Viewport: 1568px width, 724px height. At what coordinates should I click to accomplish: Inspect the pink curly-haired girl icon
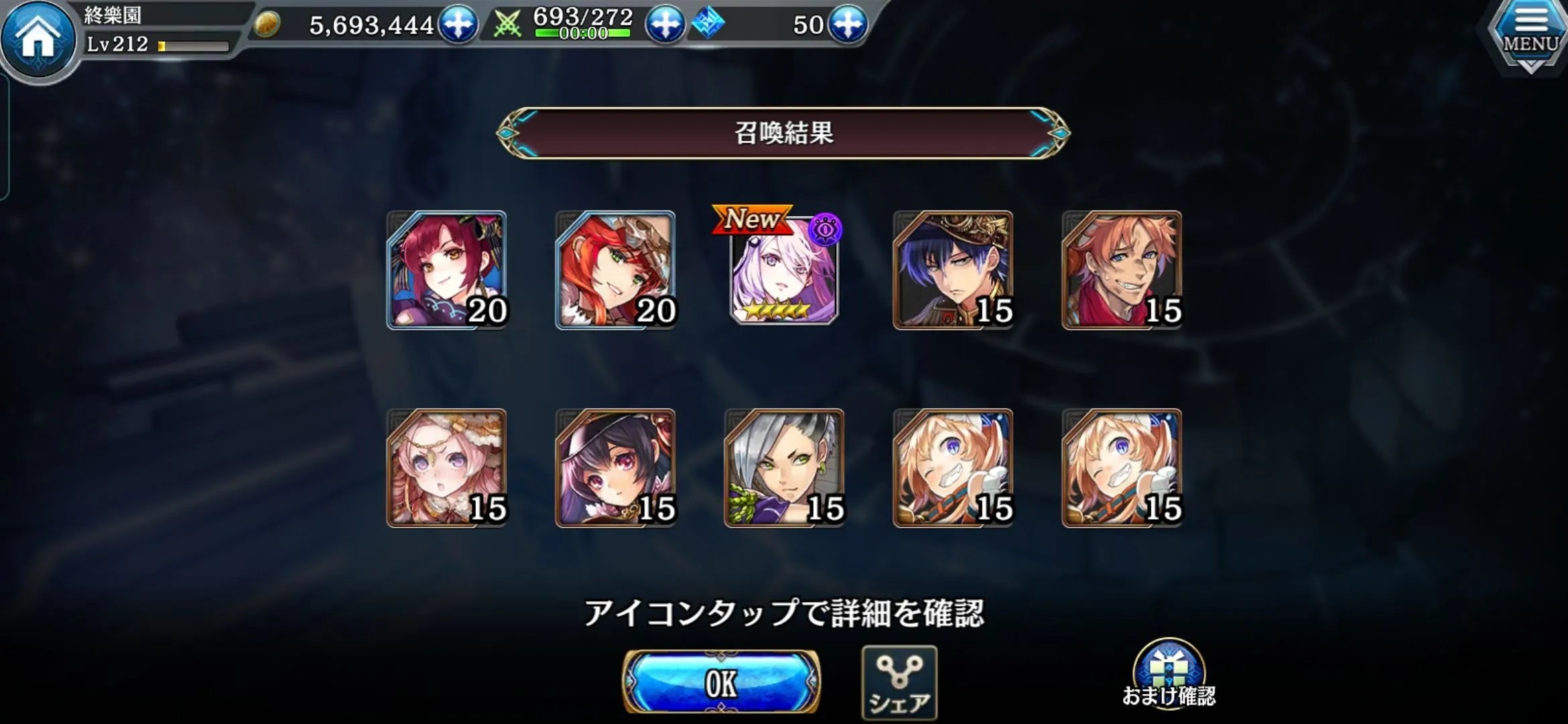447,468
